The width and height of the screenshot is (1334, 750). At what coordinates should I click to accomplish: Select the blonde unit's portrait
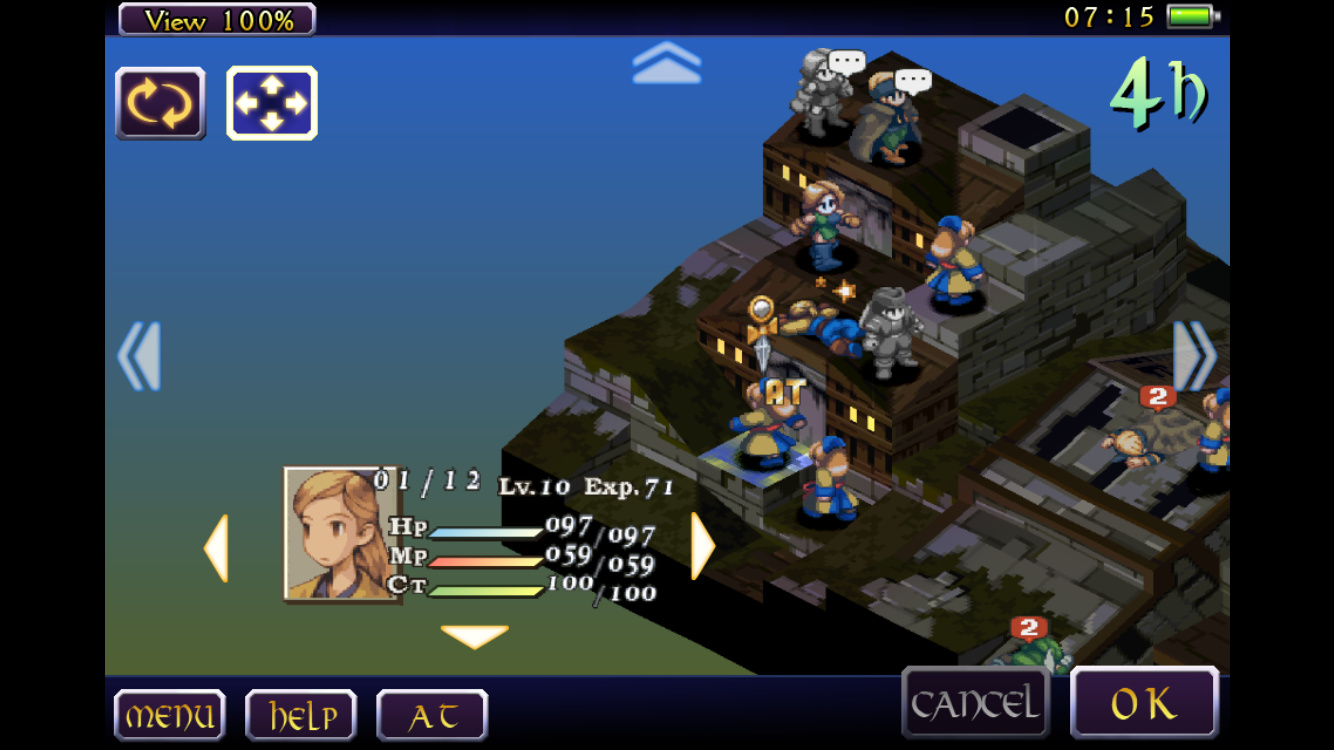tap(339, 533)
